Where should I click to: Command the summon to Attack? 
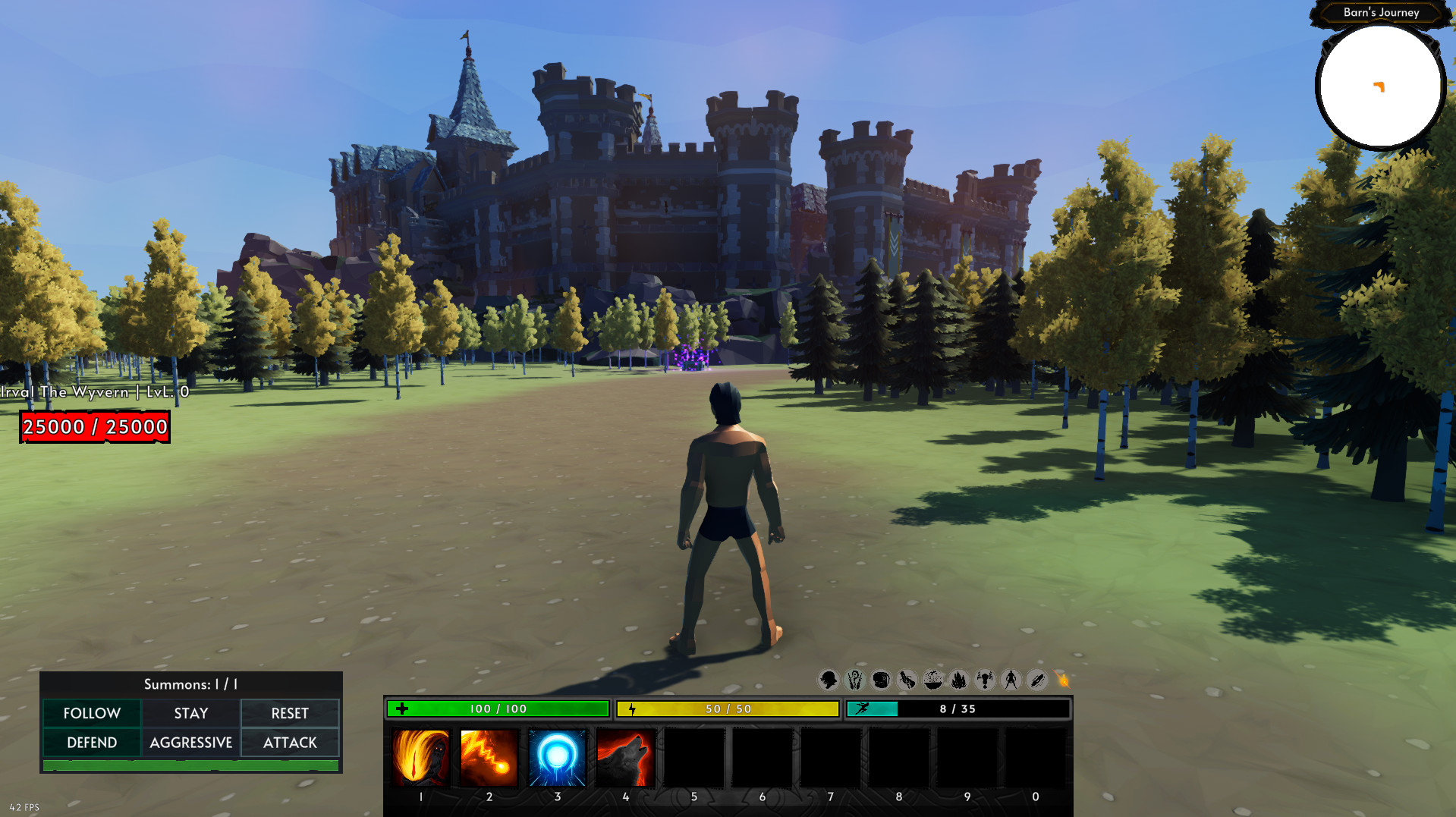290,743
